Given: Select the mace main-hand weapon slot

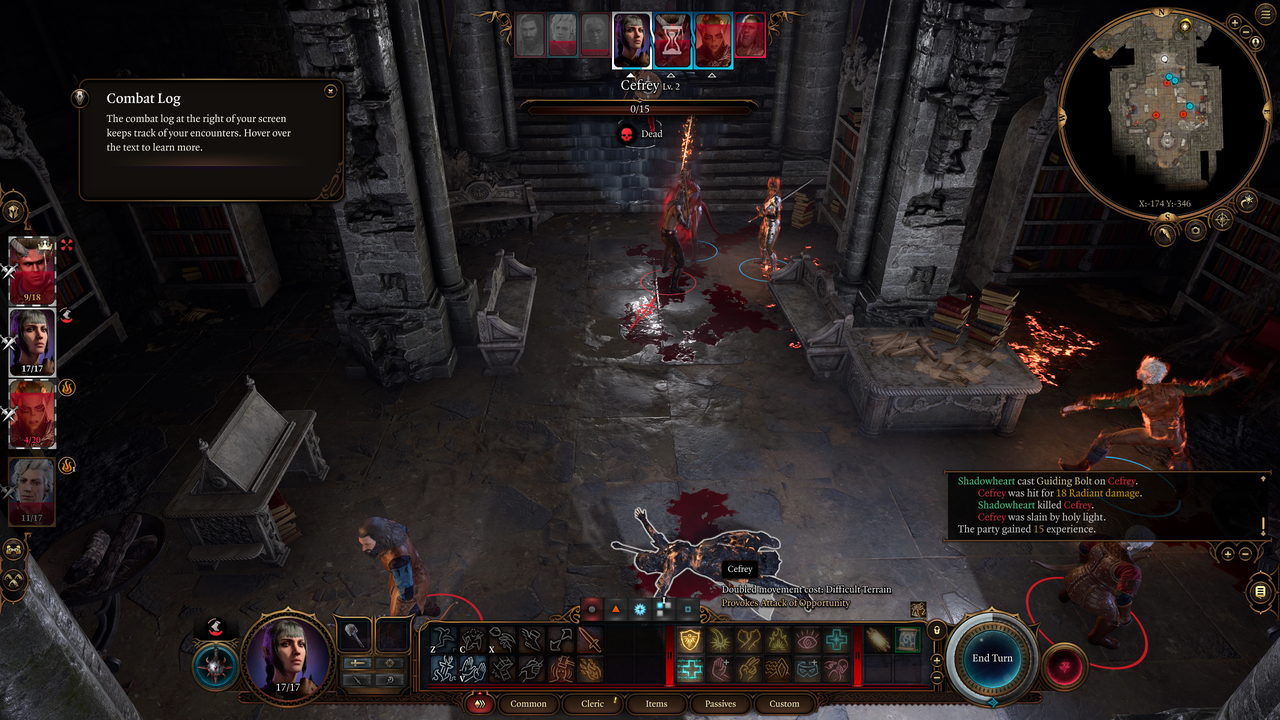Looking at the screenshot, I should 357,635.
